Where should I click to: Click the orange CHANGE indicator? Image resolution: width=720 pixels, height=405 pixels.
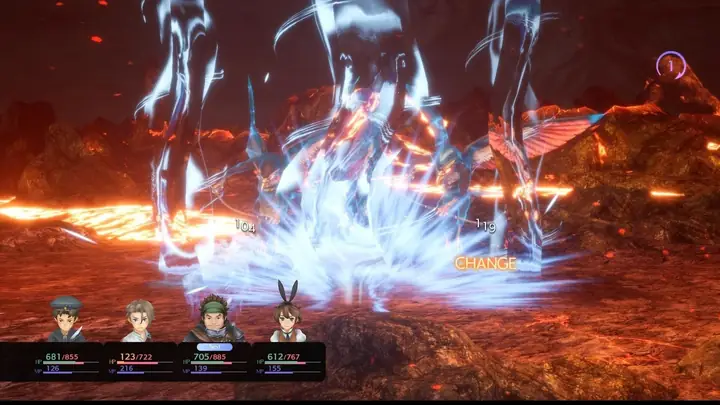(x=486, y=263)
